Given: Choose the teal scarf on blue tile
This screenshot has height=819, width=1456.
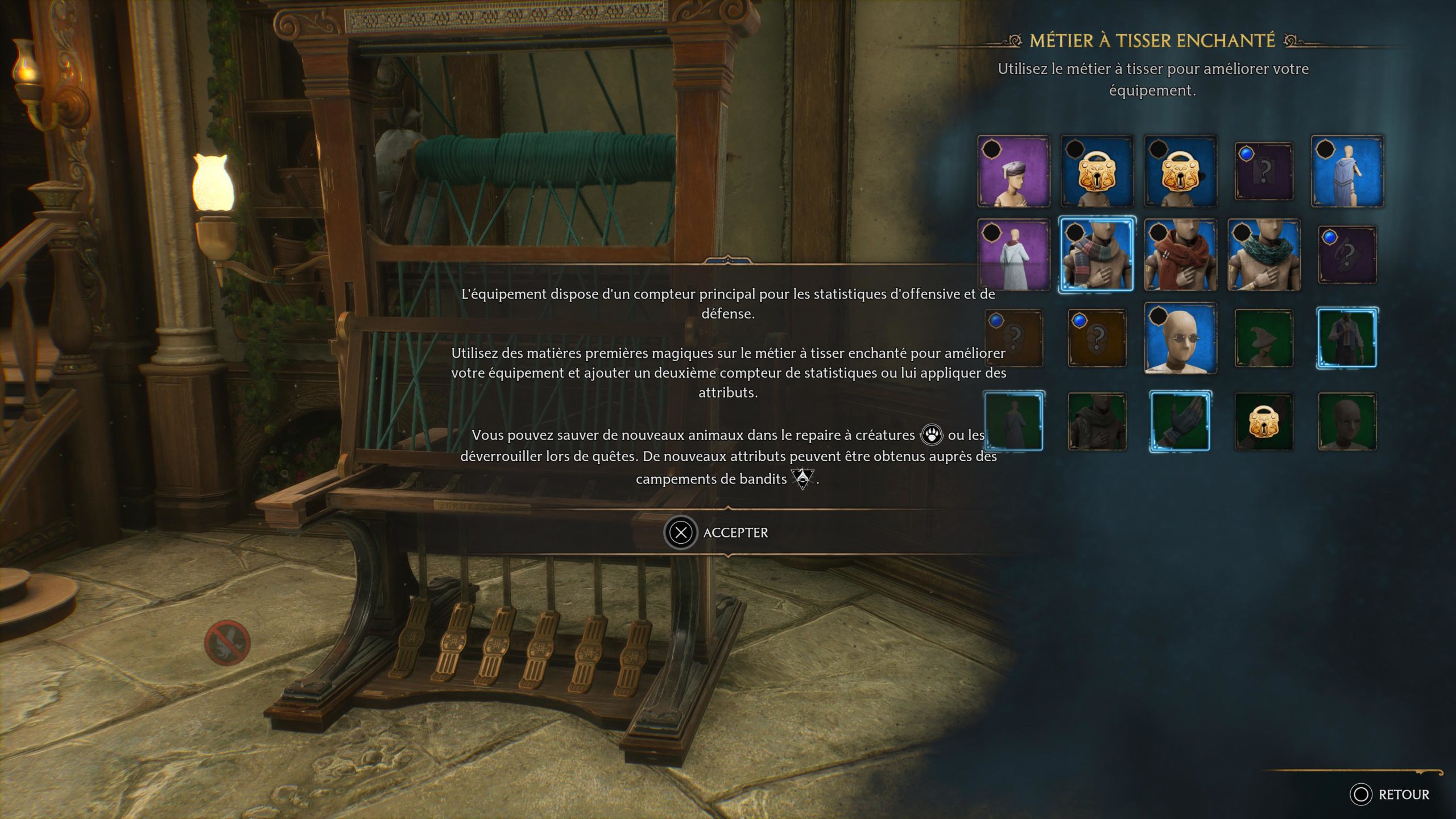Looking at the screenshot, I should tap(1264, 255).
